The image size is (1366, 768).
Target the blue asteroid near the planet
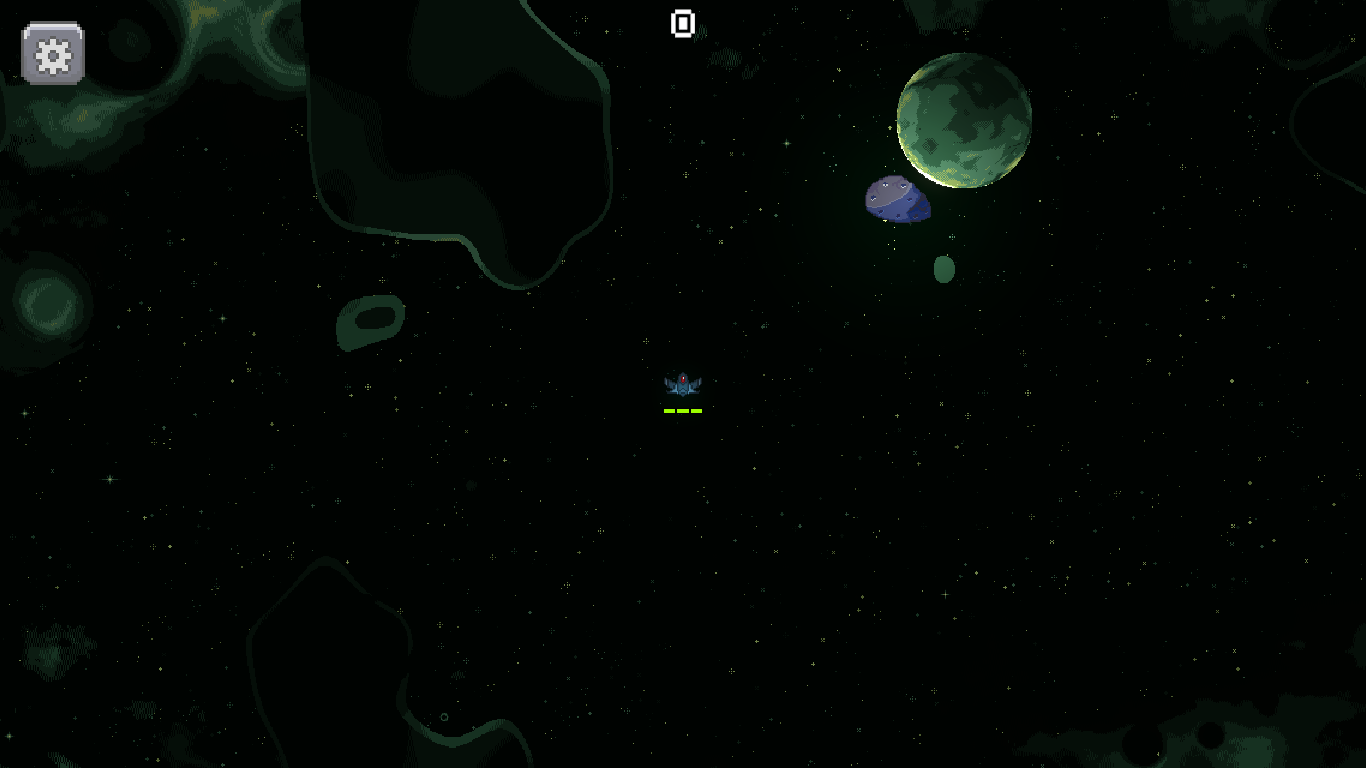(x=897, y=198)
